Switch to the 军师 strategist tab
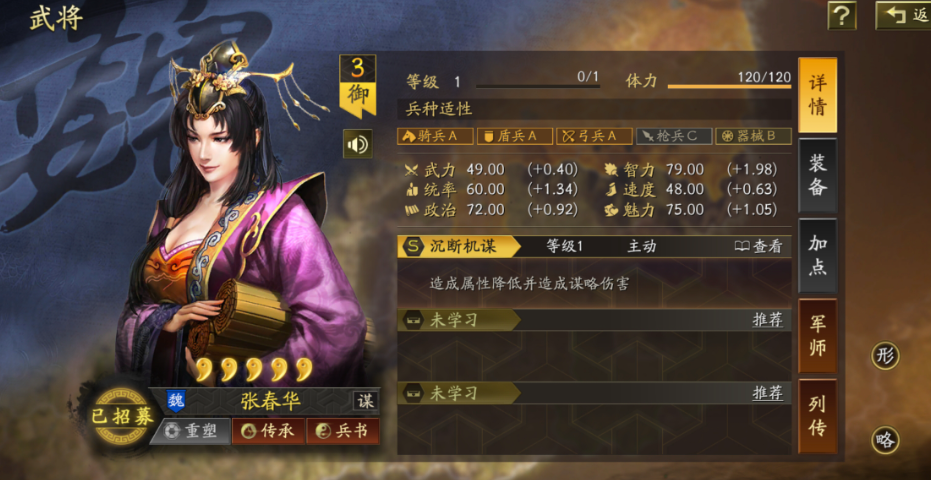The width and height of the screenshot is (931, 480). (818, 336)
